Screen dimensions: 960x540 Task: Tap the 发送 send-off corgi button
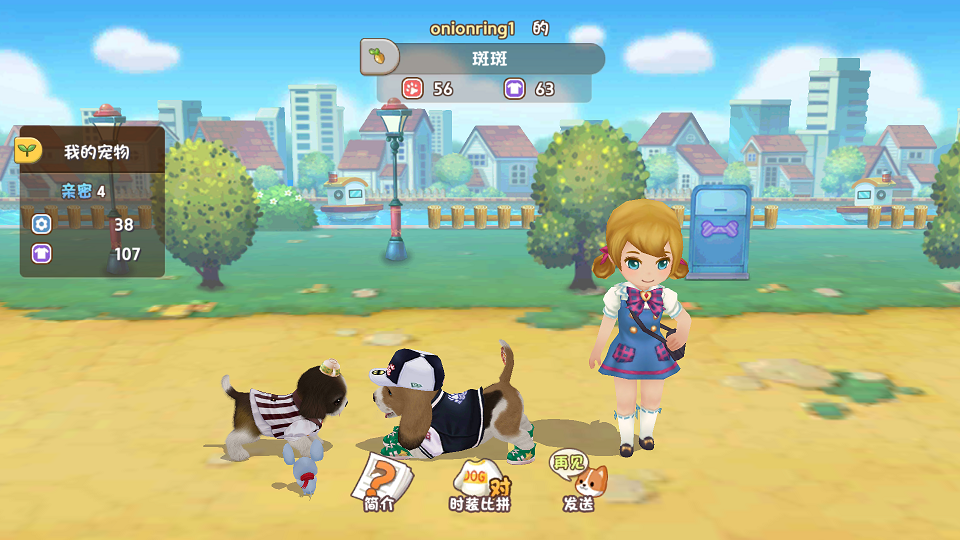pos(579,480)
